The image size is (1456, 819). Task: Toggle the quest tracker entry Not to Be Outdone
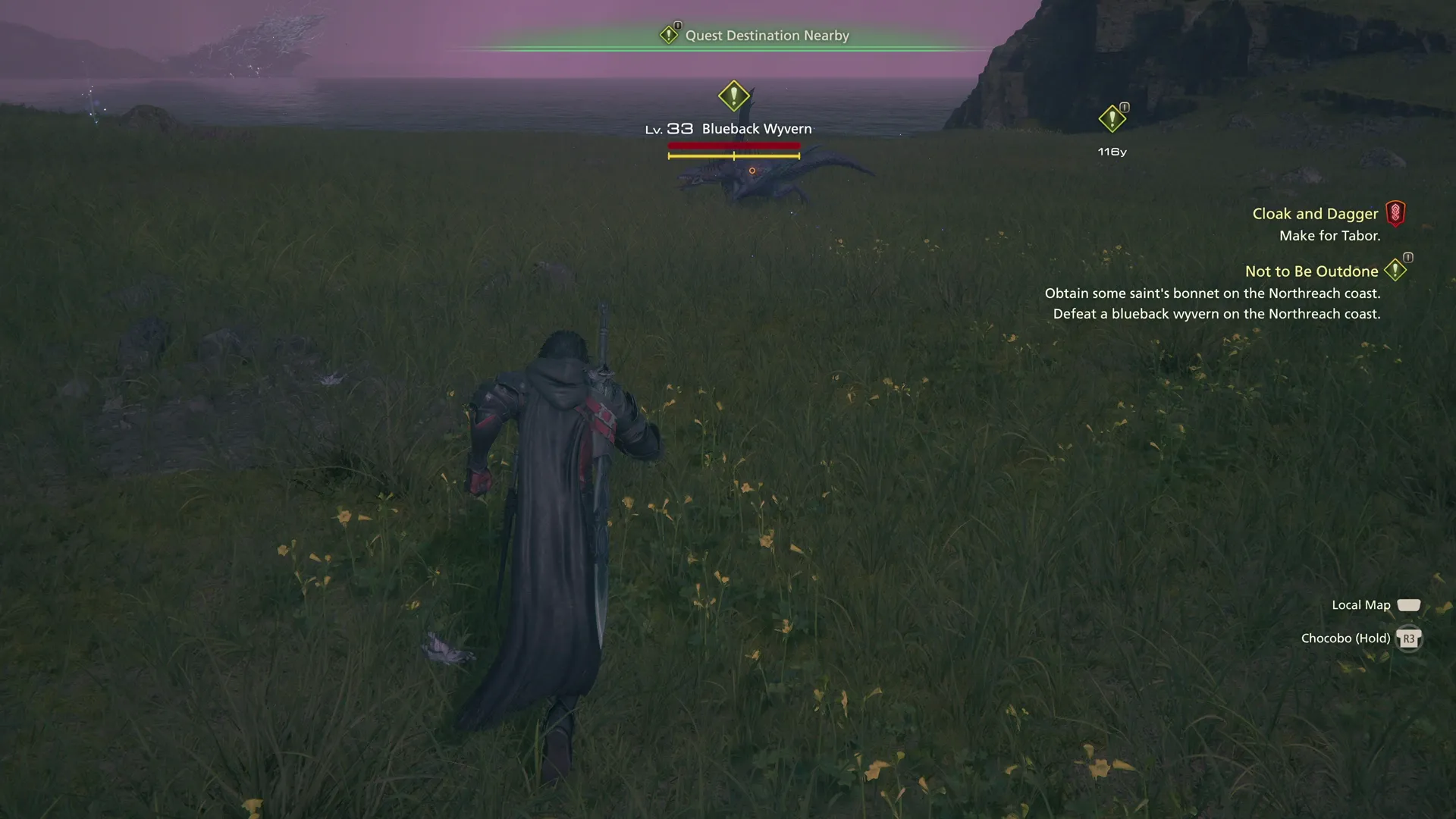coord(1310,271)
